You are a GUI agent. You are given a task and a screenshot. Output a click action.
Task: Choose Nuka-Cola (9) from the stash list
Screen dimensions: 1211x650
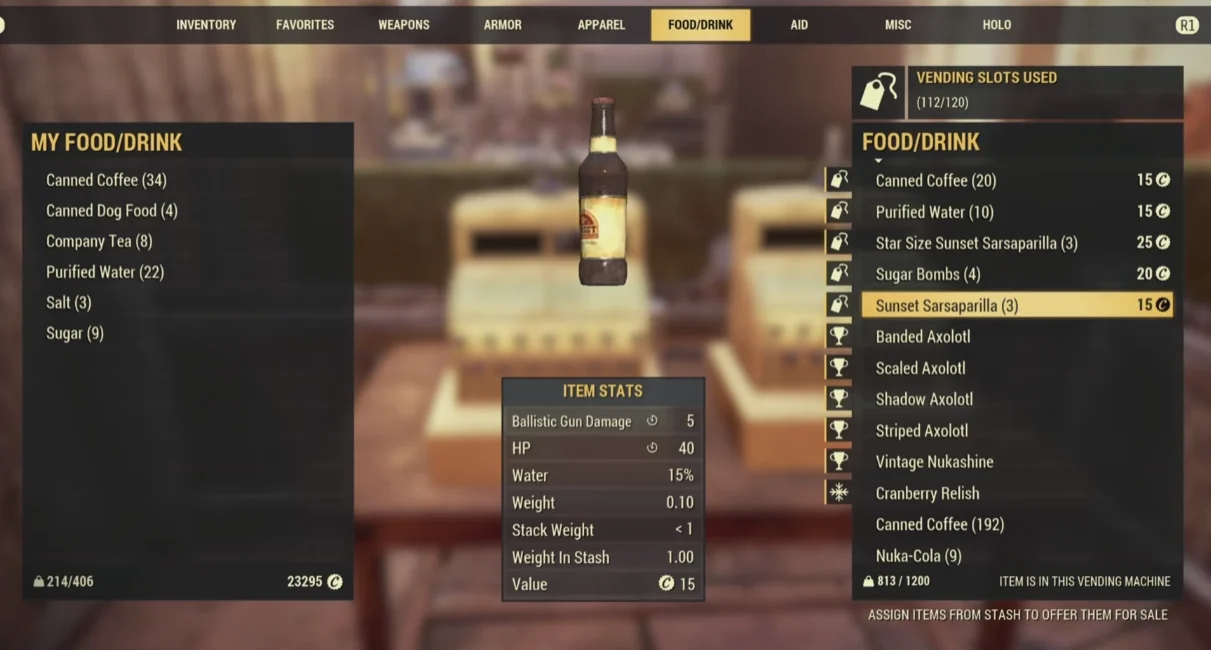click(918, 555)
